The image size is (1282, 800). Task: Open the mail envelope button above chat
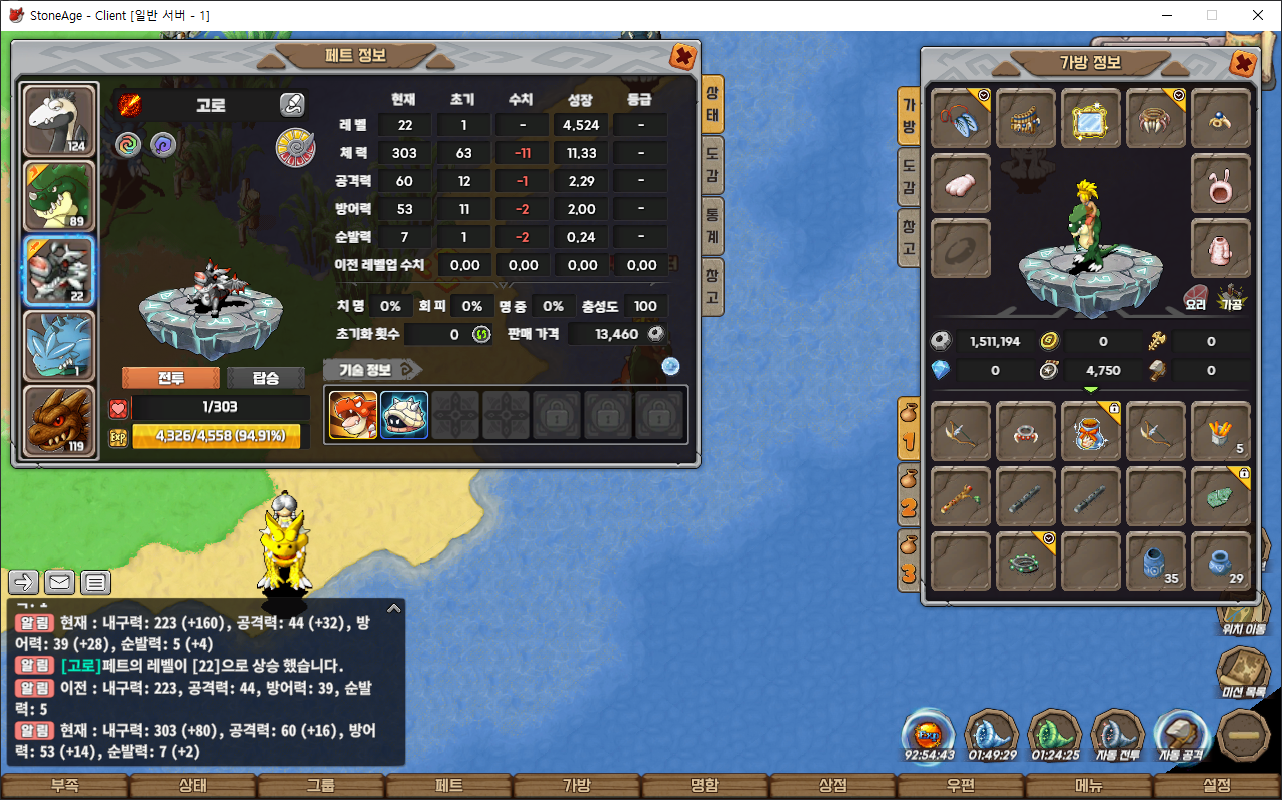point(59,581)
